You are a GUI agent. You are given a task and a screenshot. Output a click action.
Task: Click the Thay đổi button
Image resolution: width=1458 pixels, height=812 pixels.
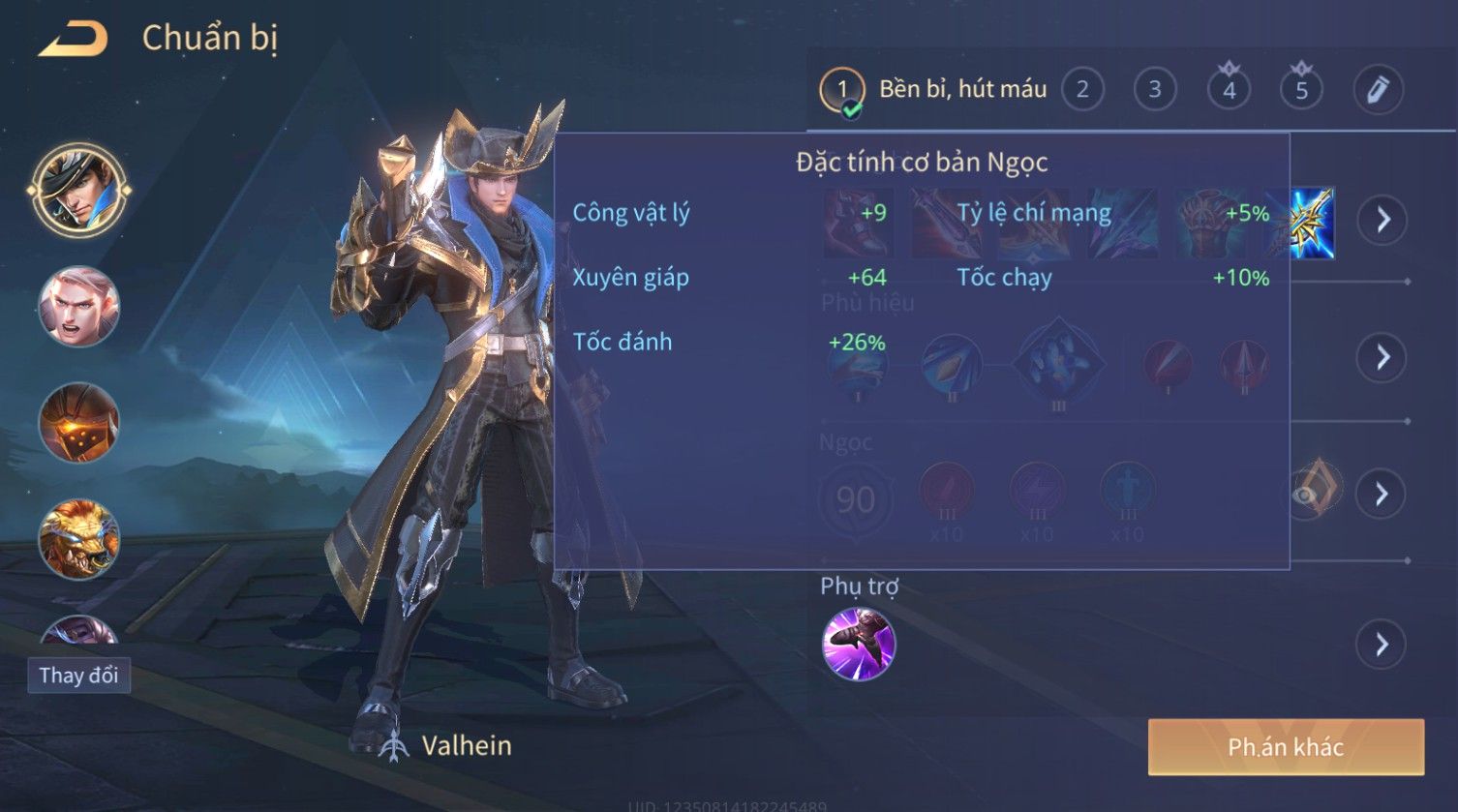pos(78,675)
